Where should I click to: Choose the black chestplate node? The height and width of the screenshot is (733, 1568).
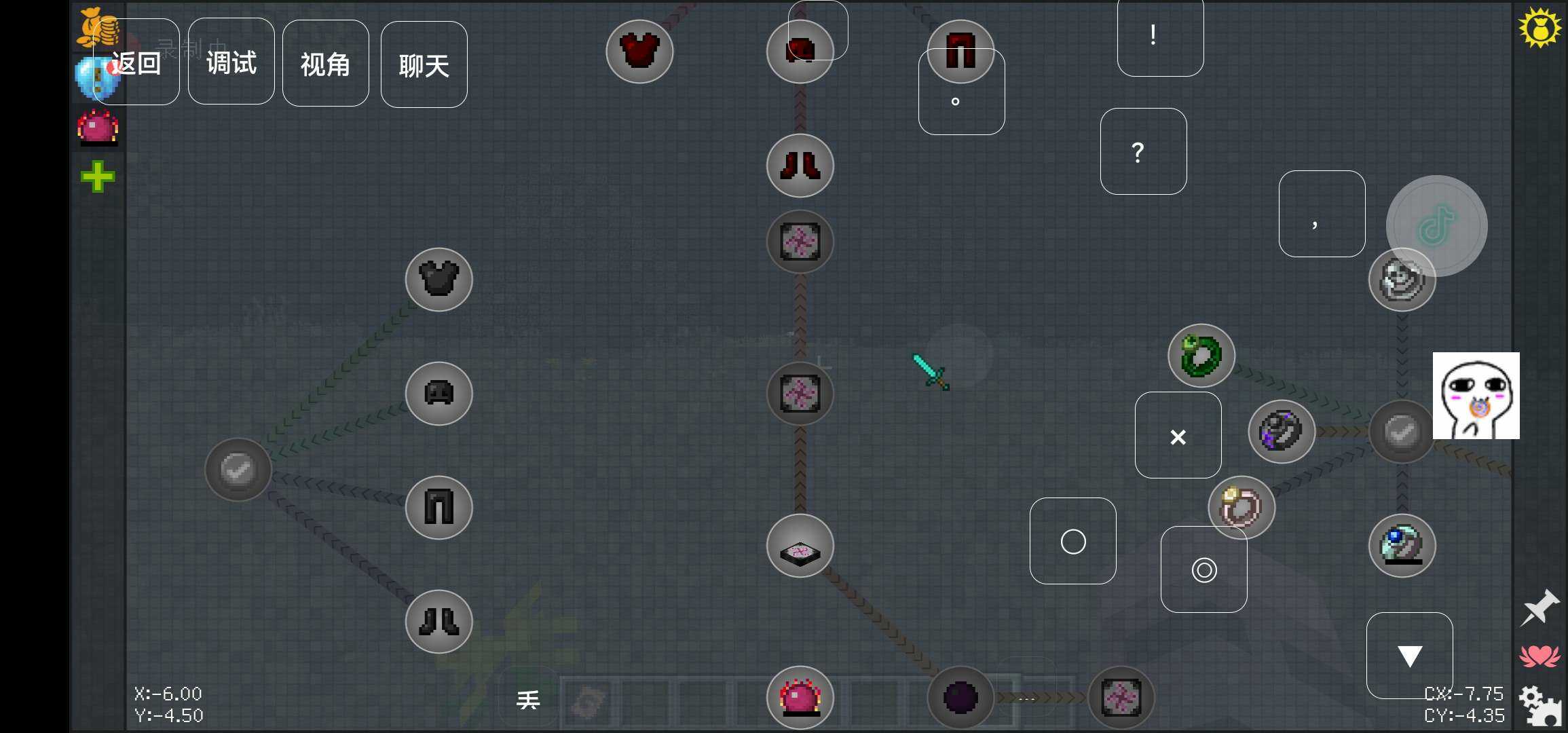[x=439, y=280]
